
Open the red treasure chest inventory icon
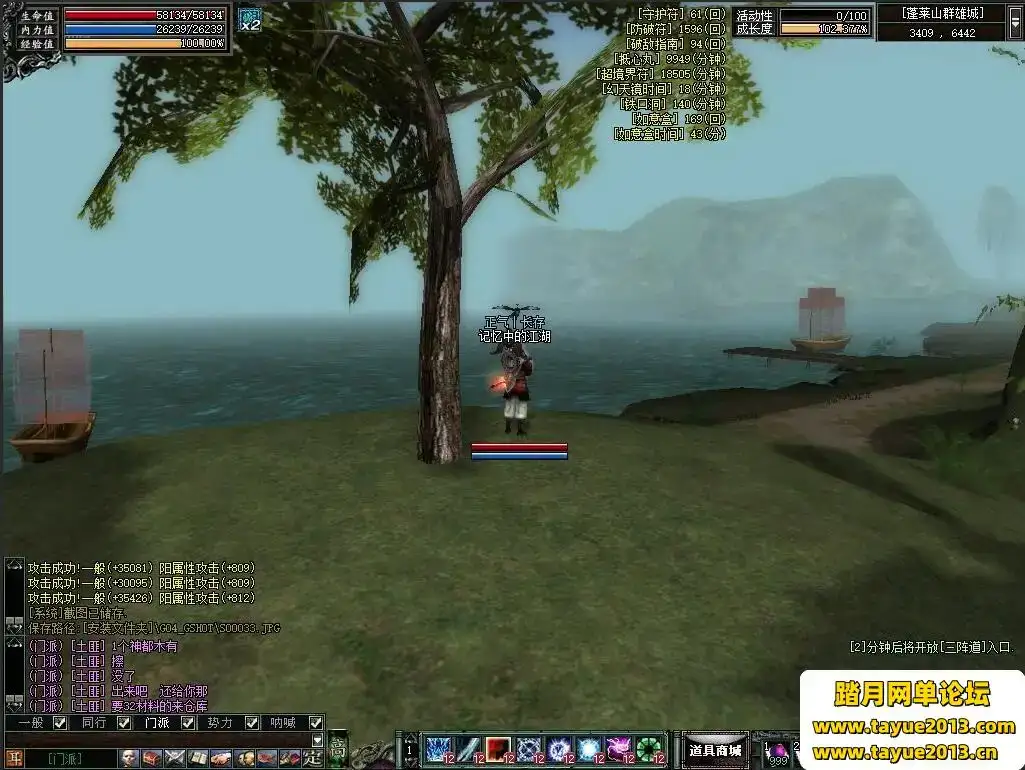(152, 759)
